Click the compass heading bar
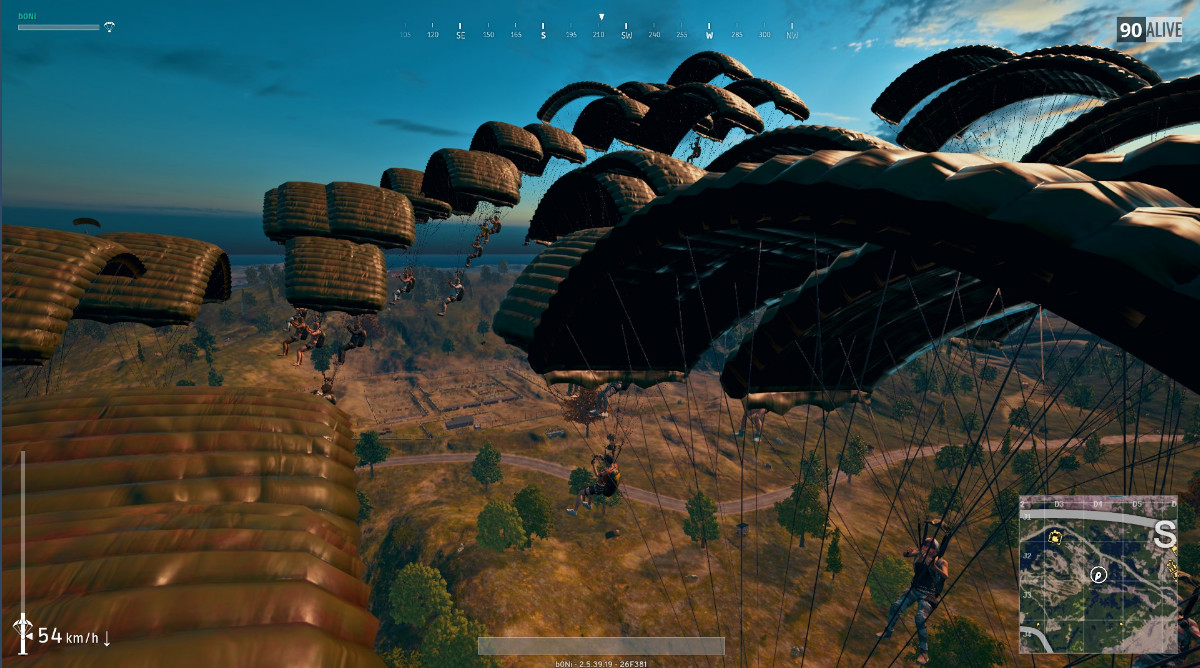1200x668 pixels. pos(600,30)
